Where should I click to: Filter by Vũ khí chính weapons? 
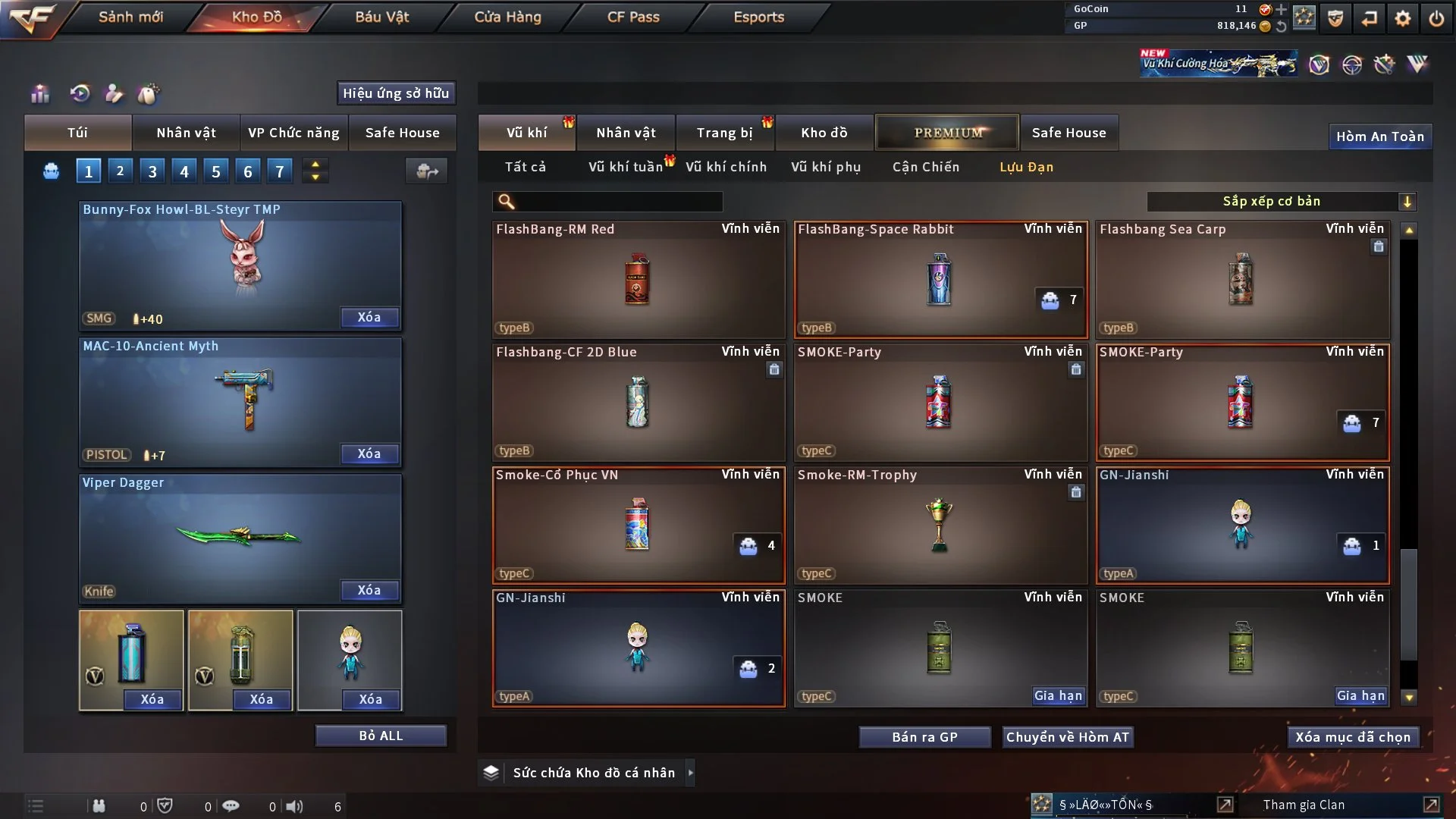(726, 167)
